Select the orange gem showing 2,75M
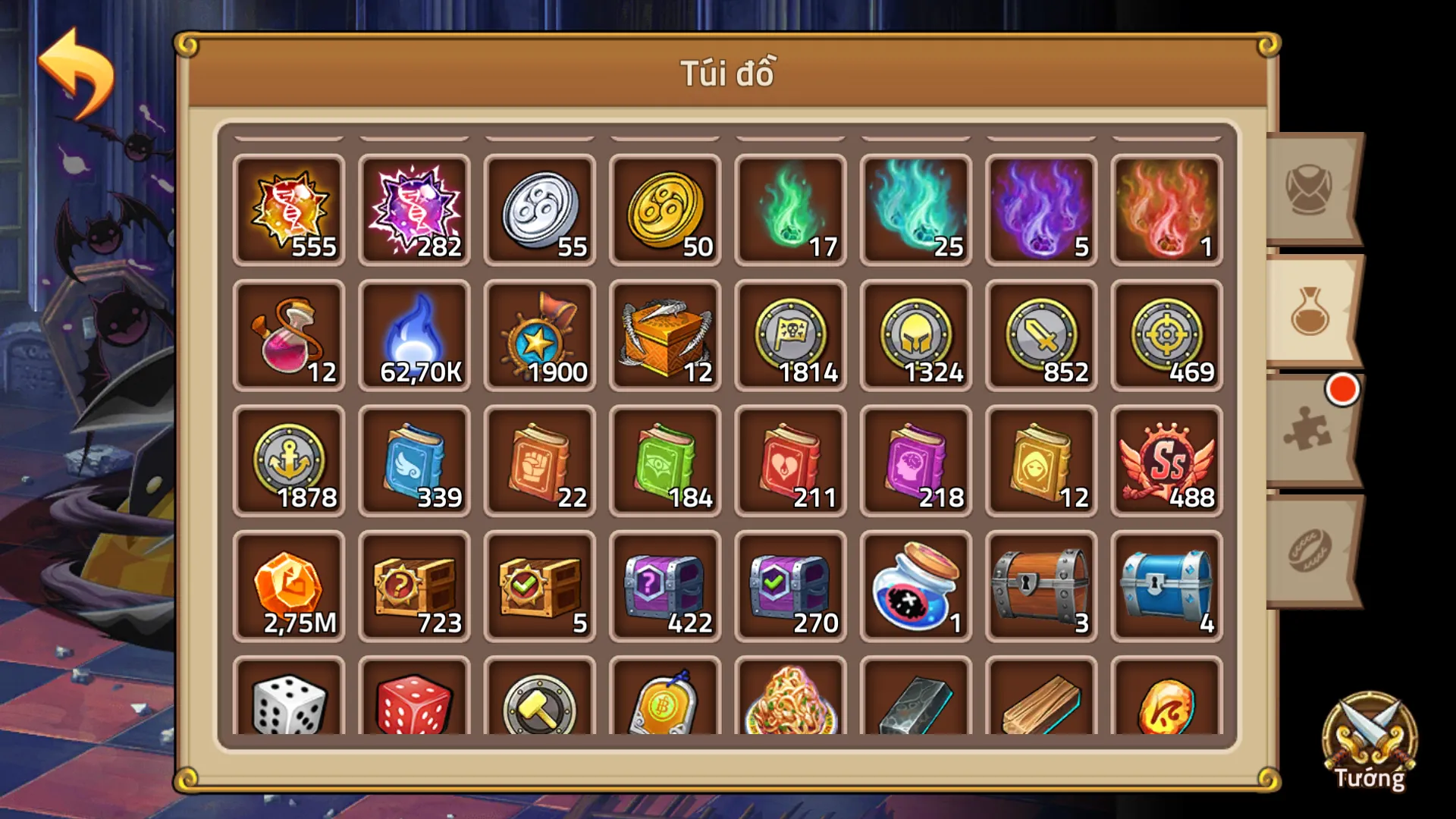Image resolution: width=1456 pixels, height=819 pixels. [x=289, y=588]
